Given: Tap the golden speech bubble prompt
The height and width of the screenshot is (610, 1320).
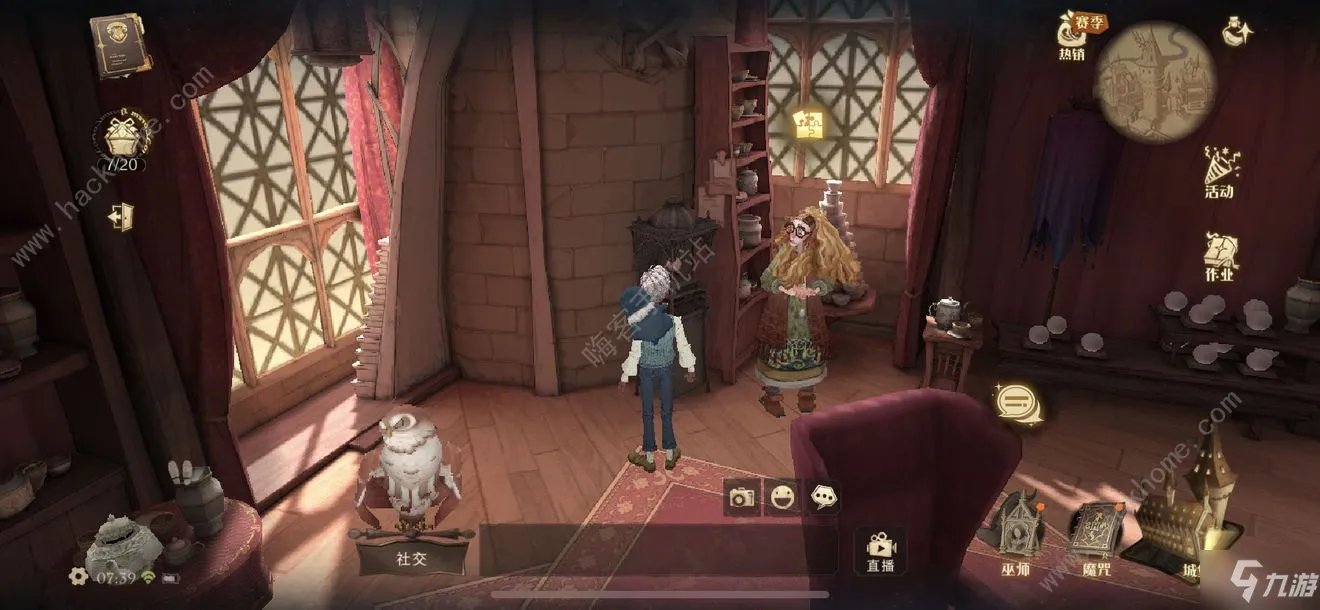Looking at the screenshot, I should point(1018,404).
